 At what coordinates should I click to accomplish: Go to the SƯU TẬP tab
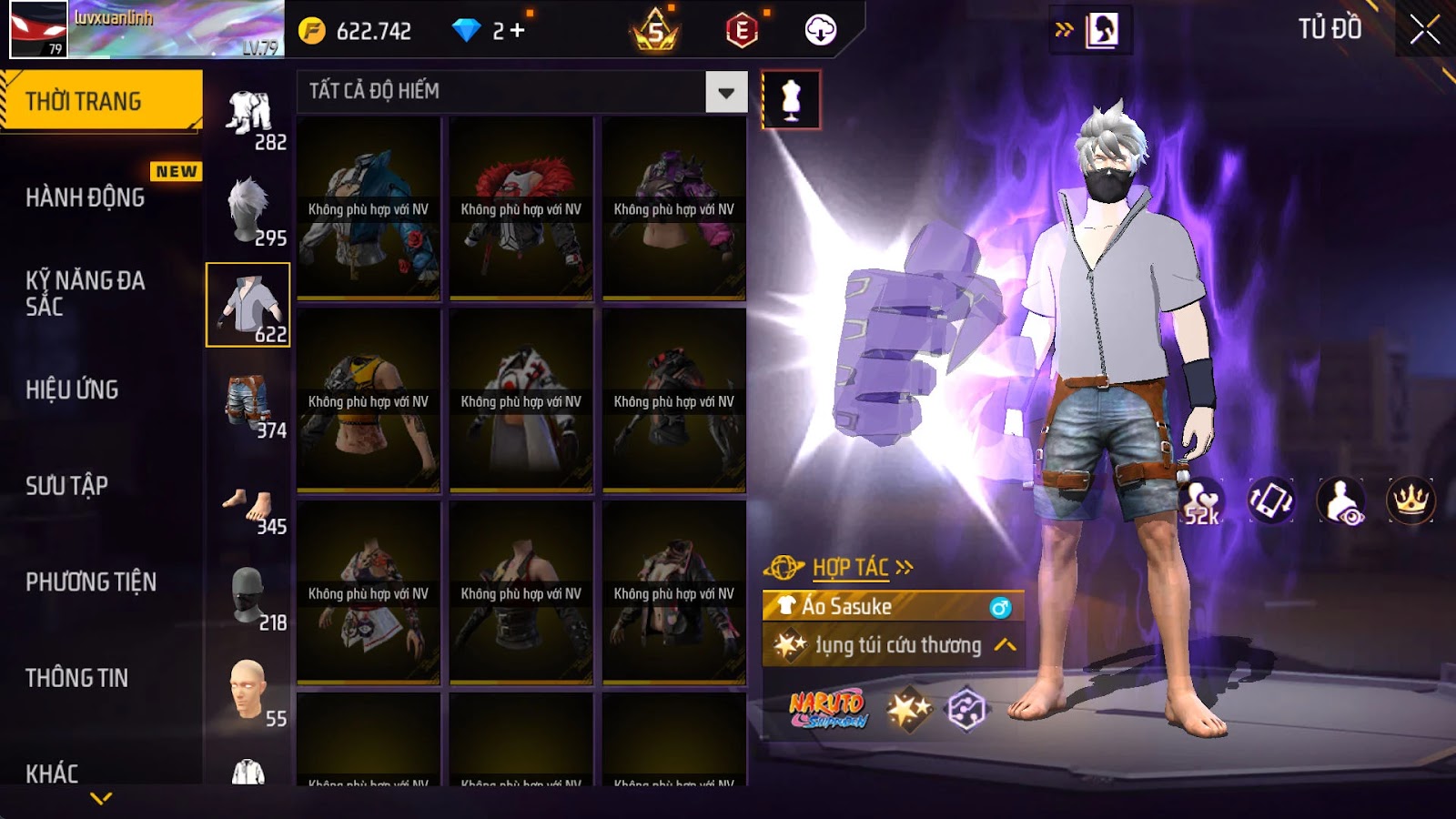click(x=67, y=486)
